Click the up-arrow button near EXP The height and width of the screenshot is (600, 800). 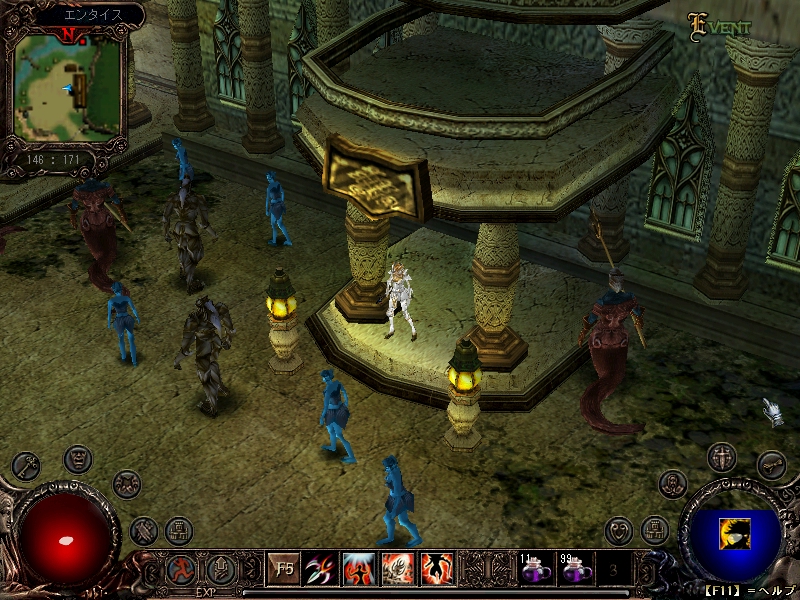(x=218, y=571)
